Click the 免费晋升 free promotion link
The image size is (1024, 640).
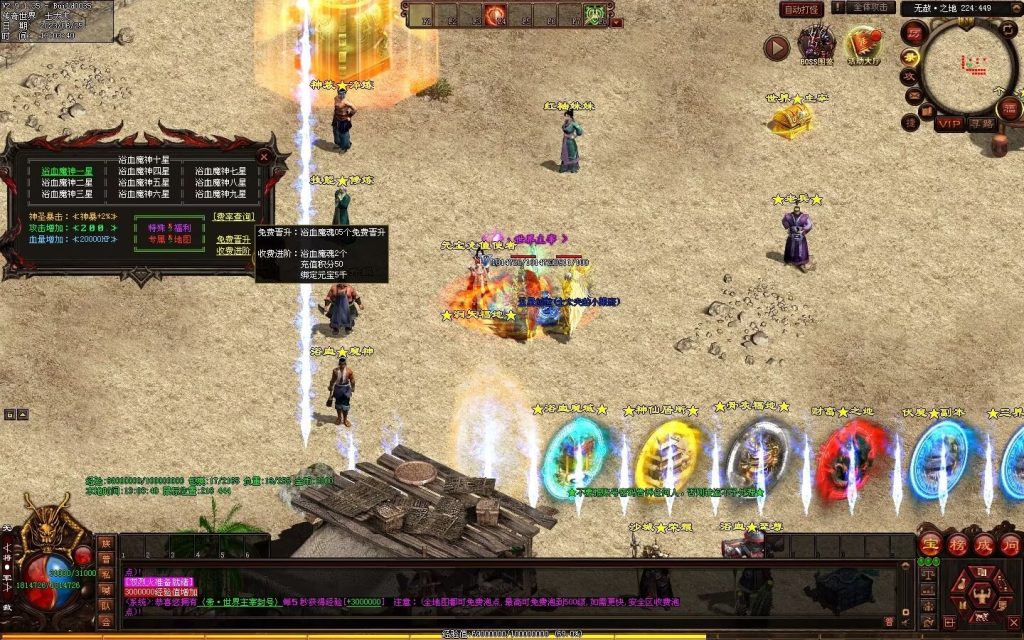pyautogui.click(x=233, y=239)
